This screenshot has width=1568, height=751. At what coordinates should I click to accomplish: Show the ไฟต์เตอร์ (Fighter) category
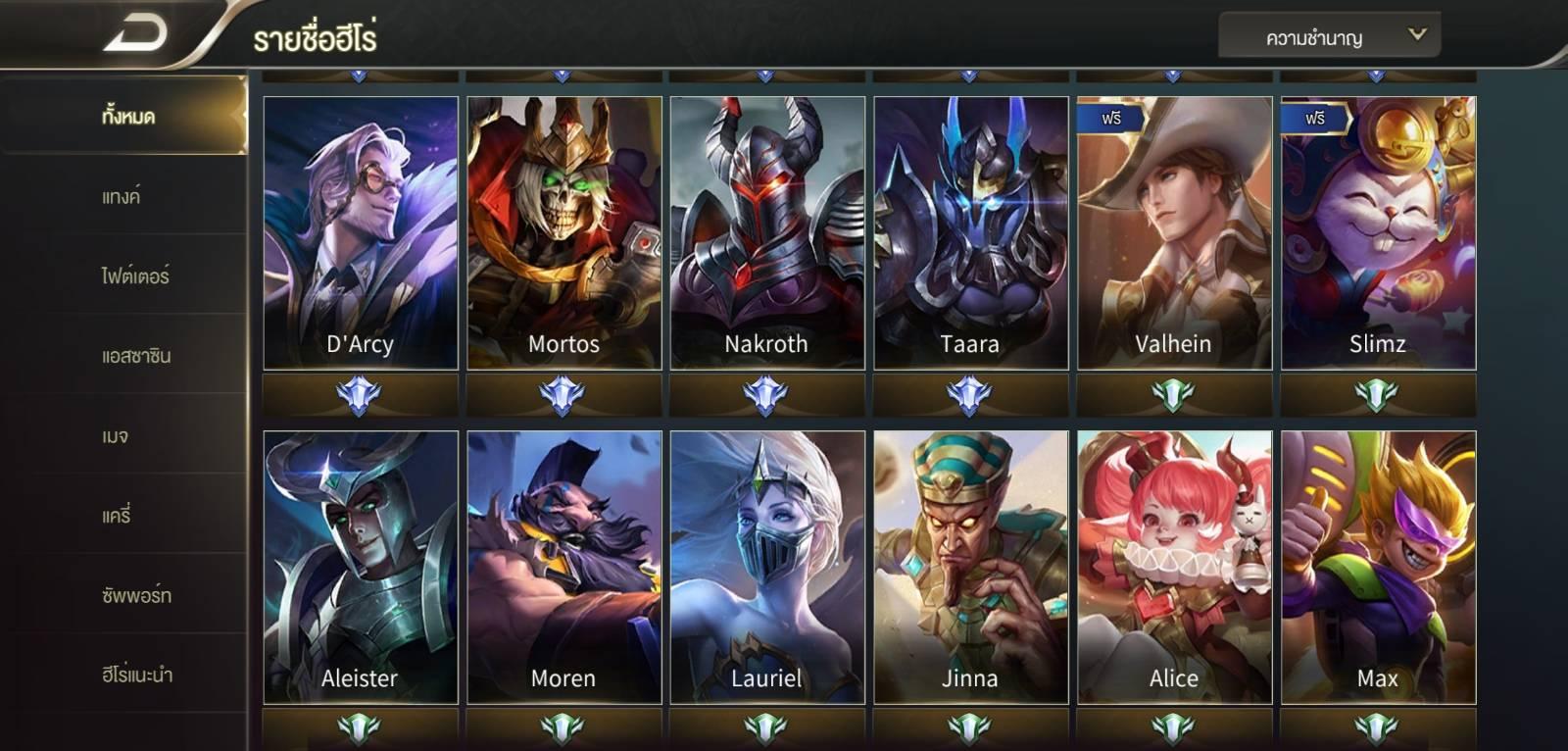pos(135,276)
